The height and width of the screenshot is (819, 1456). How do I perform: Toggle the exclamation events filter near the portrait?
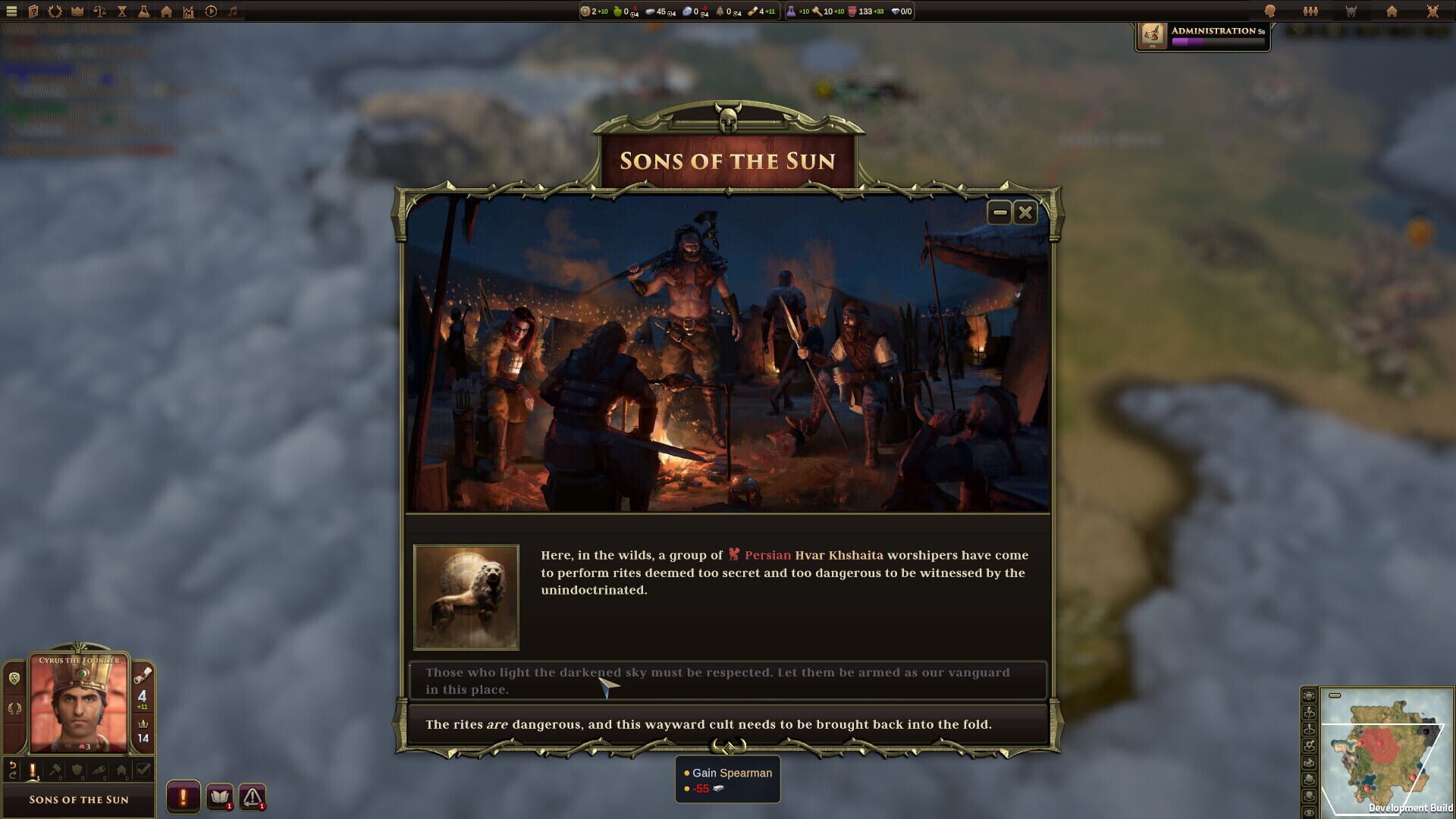33,770
